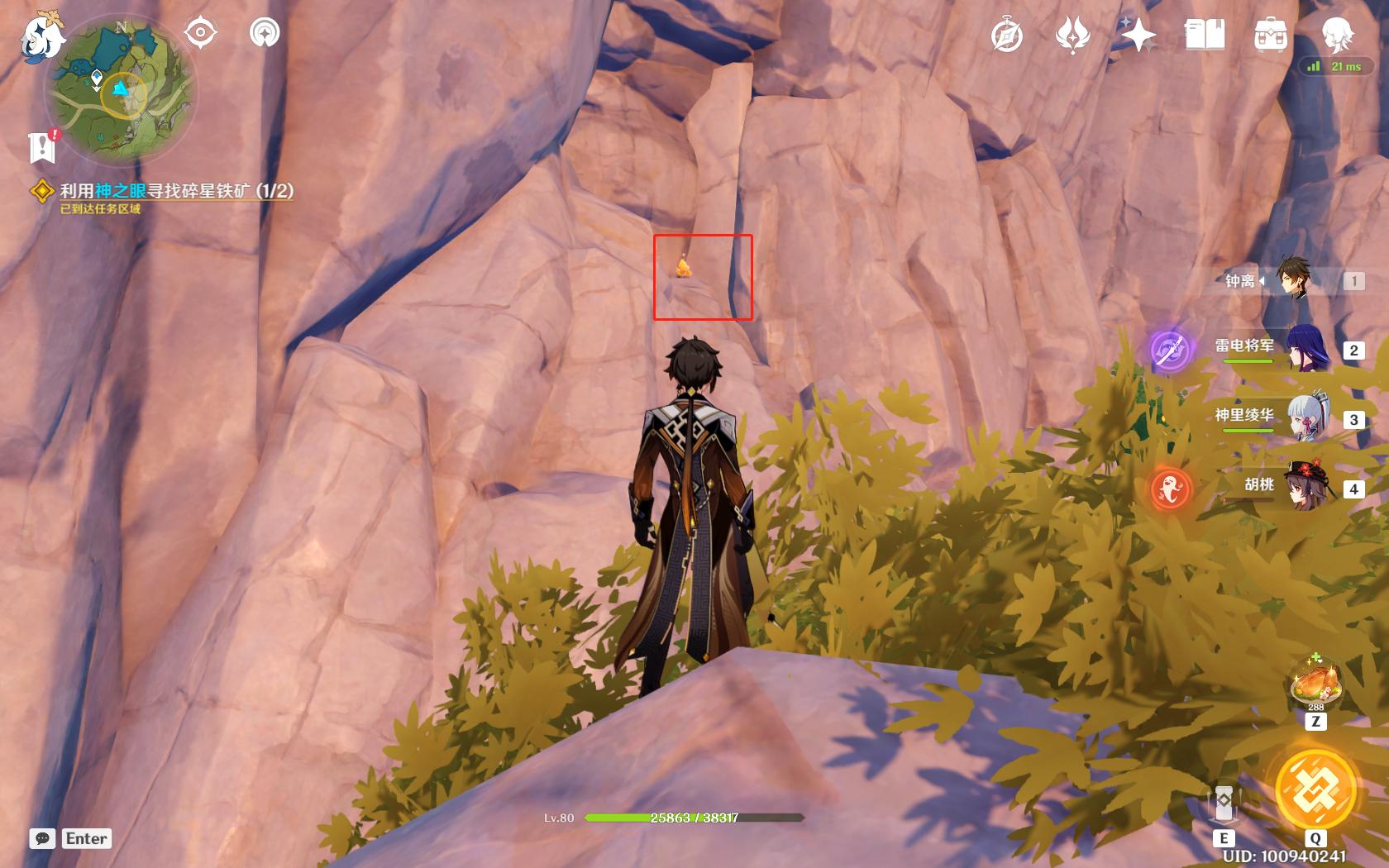Activate the golden elemental burst

(x=1315, y=789)
